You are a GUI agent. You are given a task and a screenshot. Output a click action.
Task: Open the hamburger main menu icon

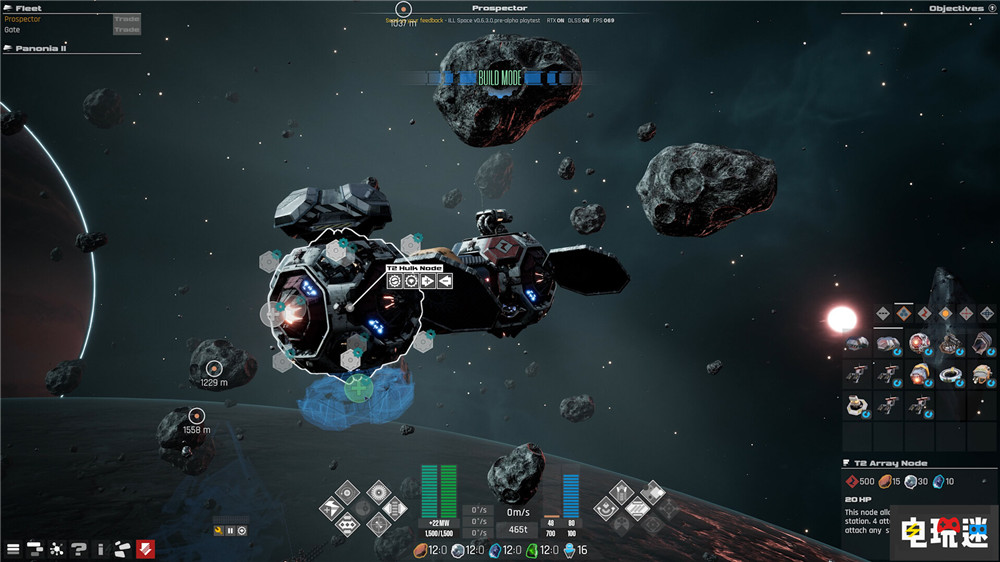(13, 548)
